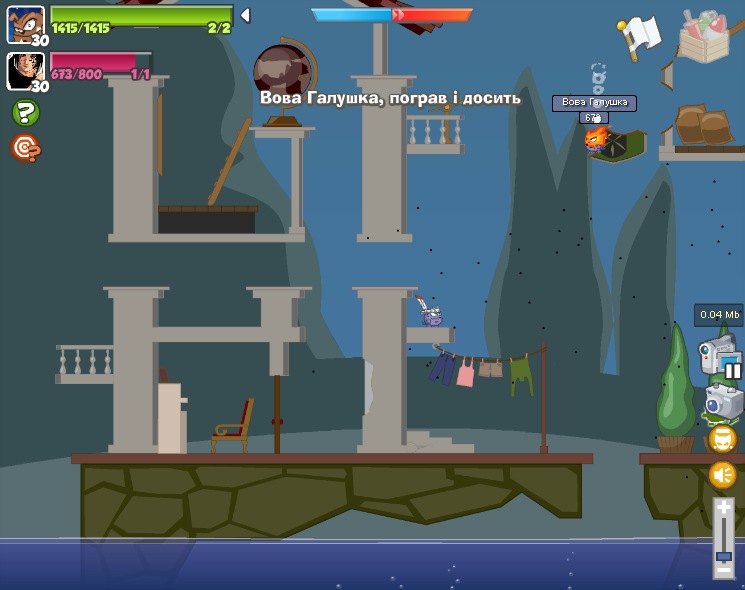Toggle sound with the orange speaker button

tap(722, 475)
